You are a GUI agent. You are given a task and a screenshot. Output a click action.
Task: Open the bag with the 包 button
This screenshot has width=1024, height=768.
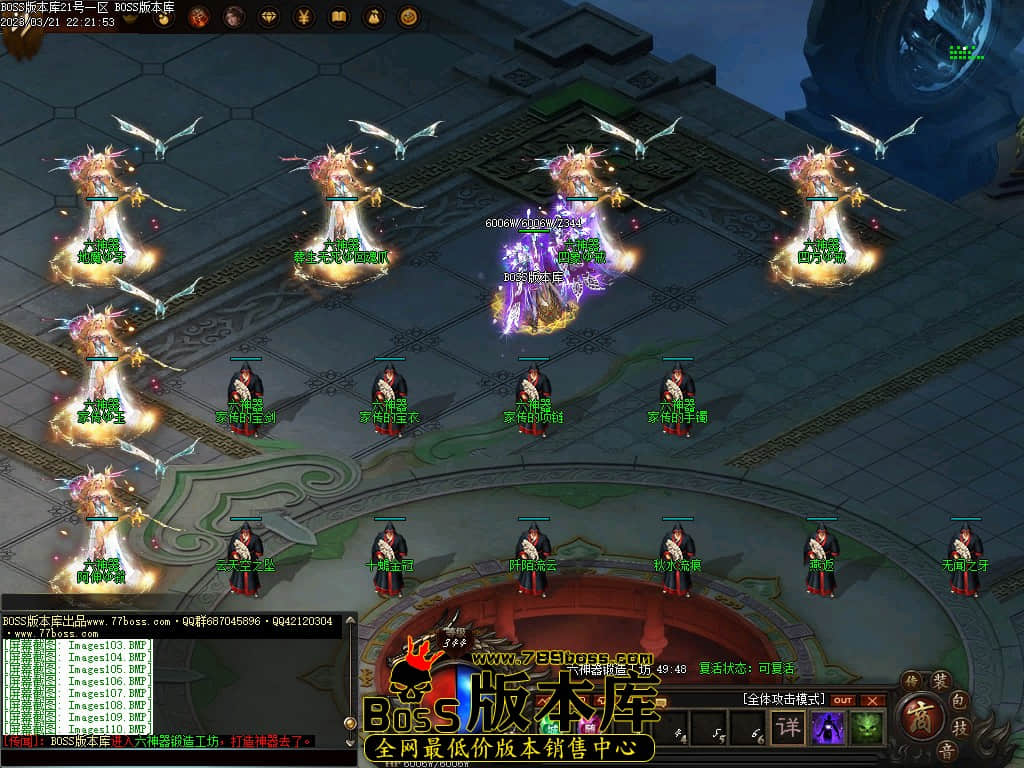pos(959,698)
